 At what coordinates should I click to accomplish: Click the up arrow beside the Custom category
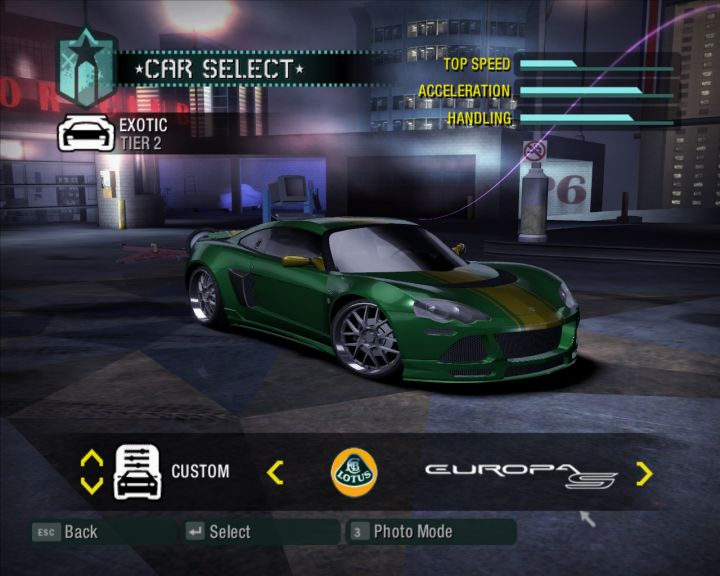pyautogui.click(x=92, y=459)
